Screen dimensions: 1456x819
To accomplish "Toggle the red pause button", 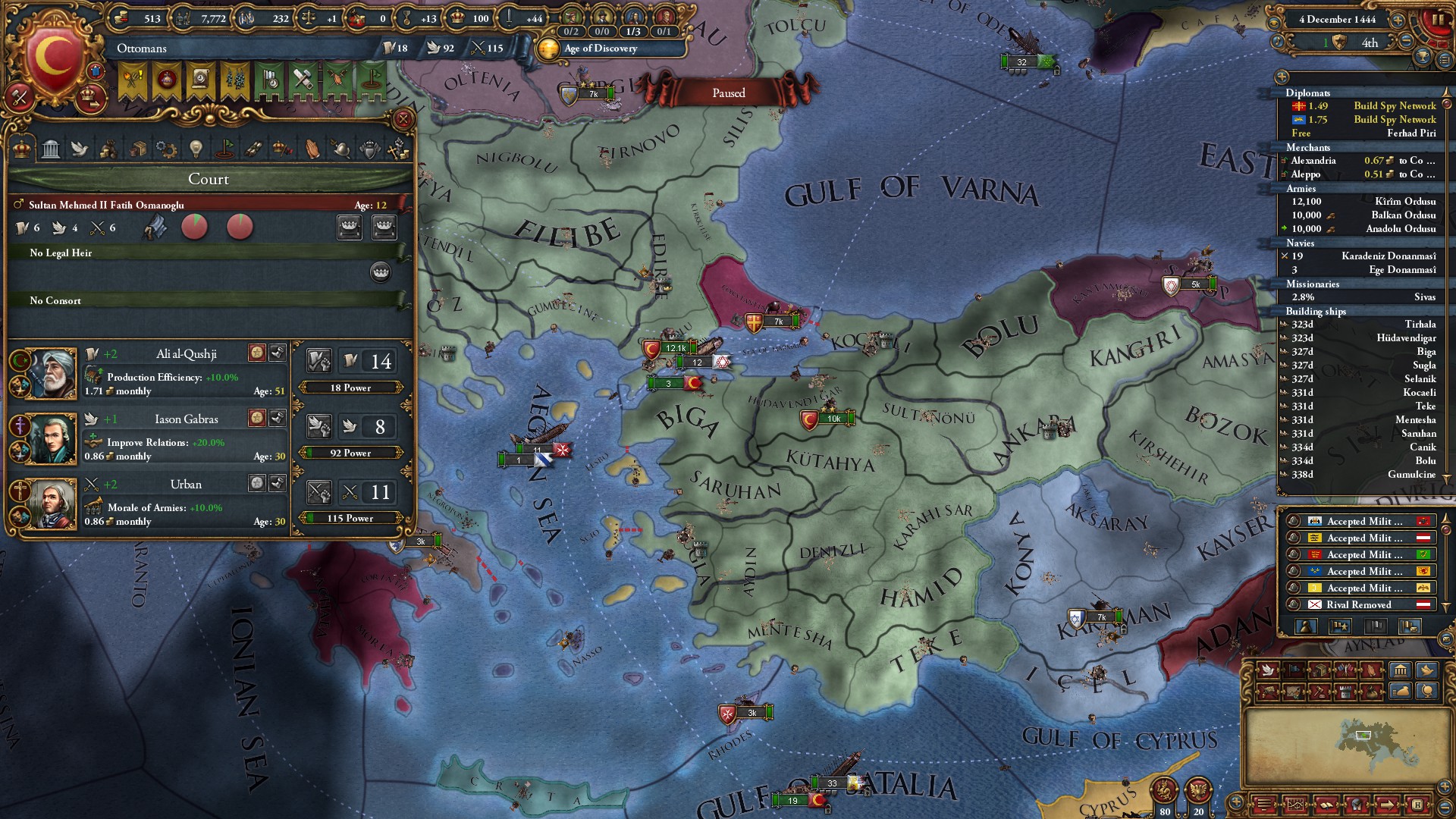I will point(1437,20).
